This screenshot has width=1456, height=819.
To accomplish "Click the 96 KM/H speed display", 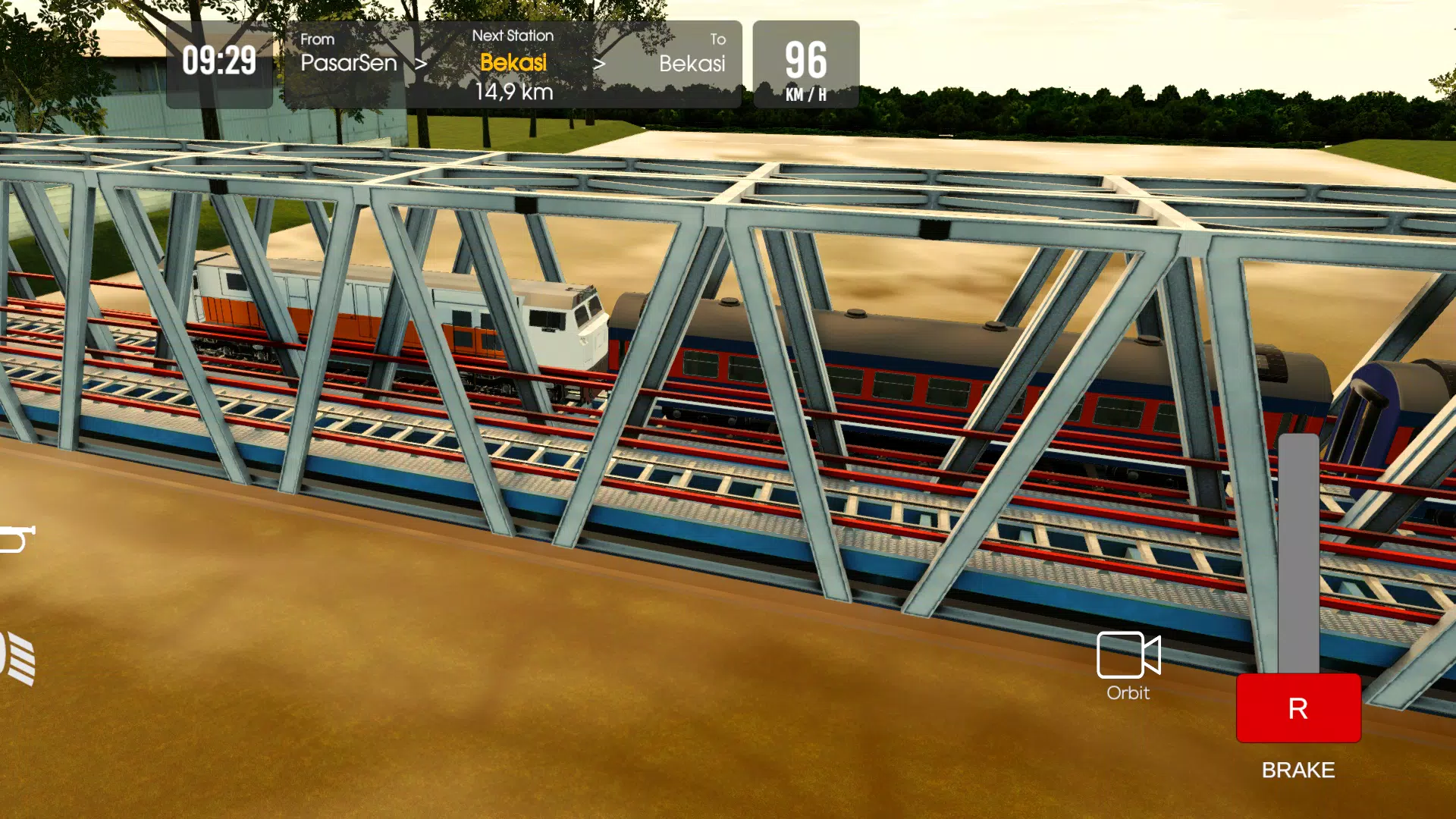I will 806,64.
